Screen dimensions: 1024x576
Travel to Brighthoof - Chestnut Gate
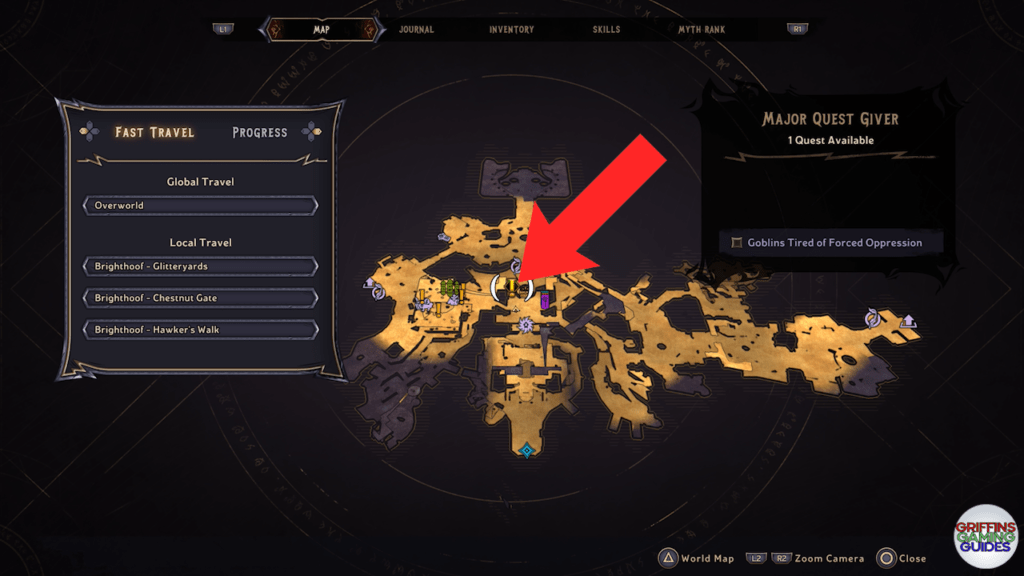click(x=201, y=298)
